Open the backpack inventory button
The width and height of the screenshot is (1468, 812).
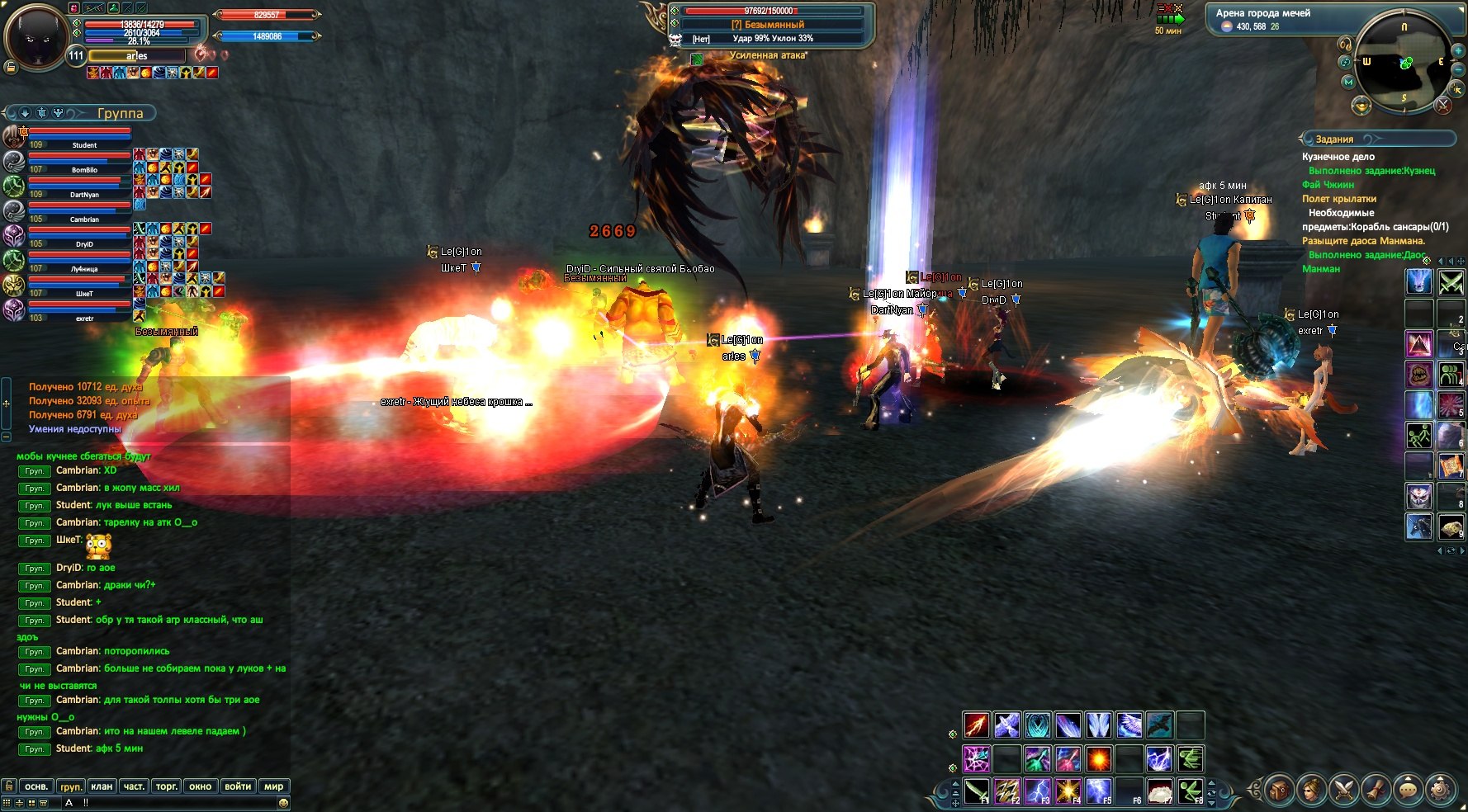[1277, 791]
